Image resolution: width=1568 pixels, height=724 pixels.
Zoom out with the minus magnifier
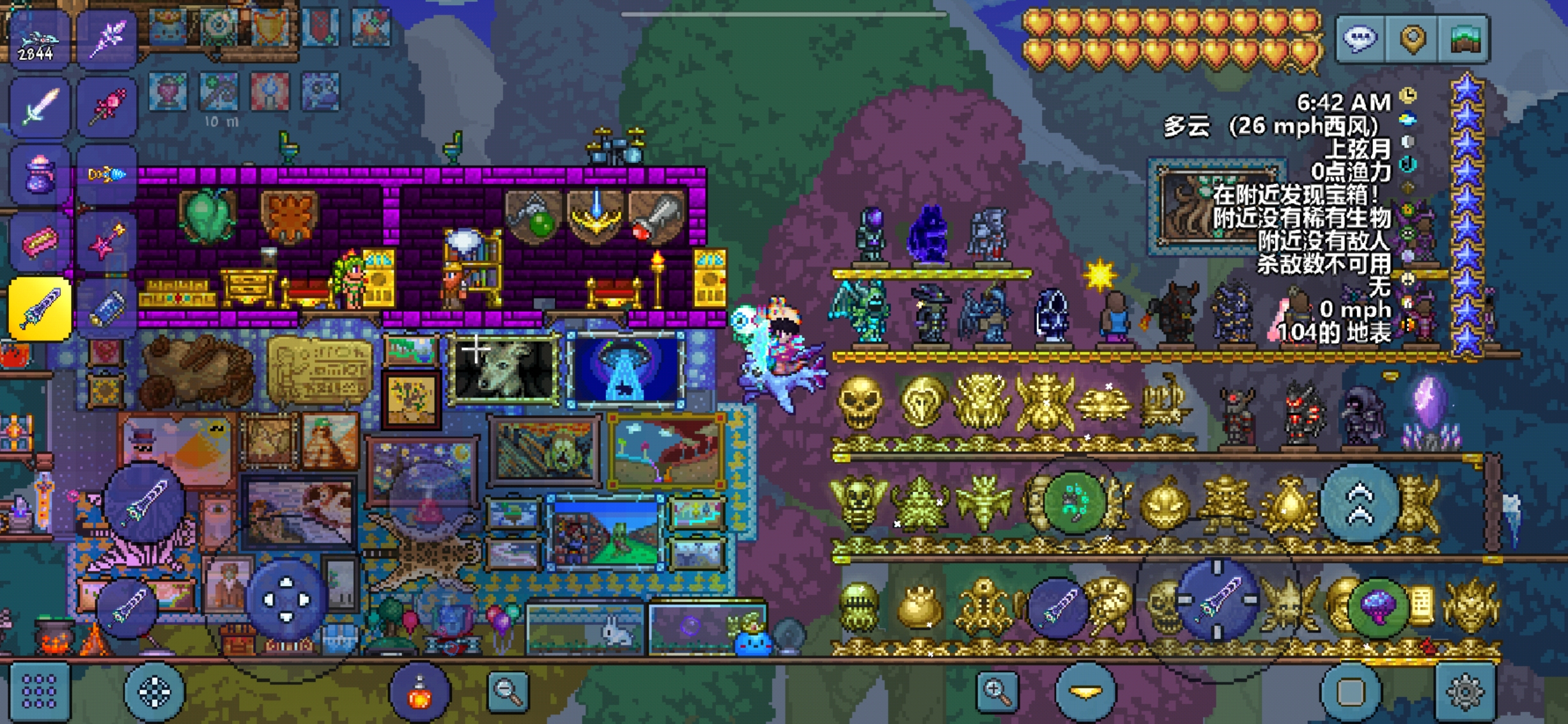point(508,691)
